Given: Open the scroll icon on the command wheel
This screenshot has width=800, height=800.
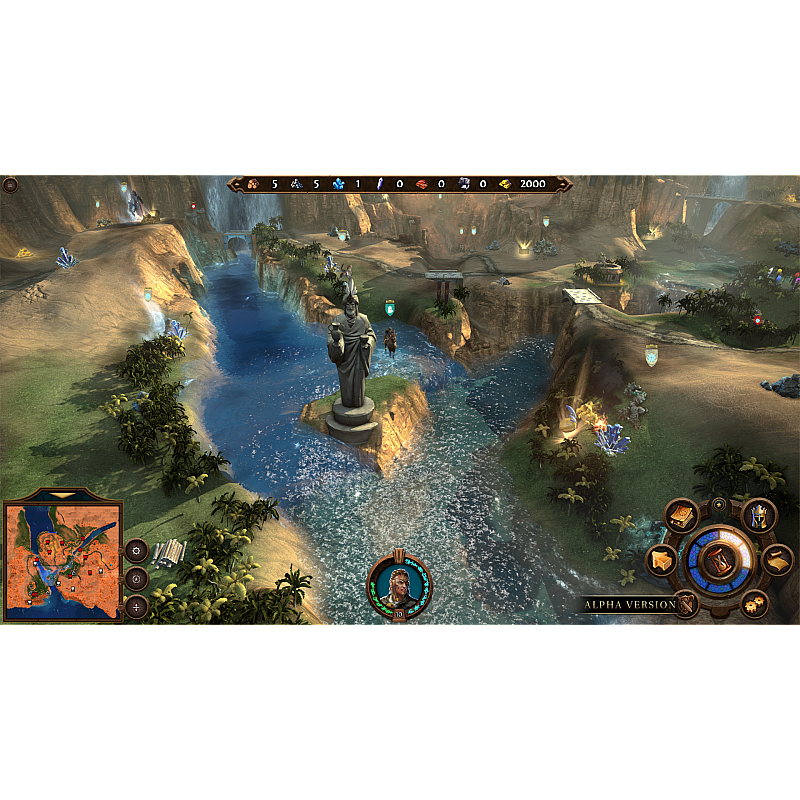Looking at the screenshot, I should (778, 560).
